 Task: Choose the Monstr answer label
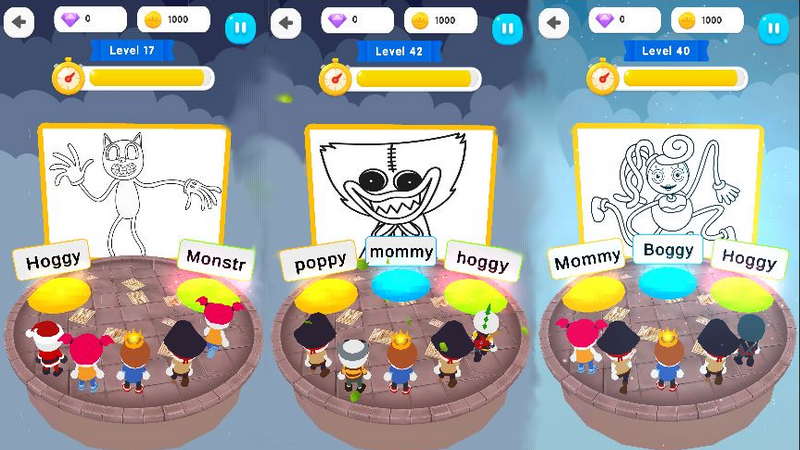click(214, 260)
